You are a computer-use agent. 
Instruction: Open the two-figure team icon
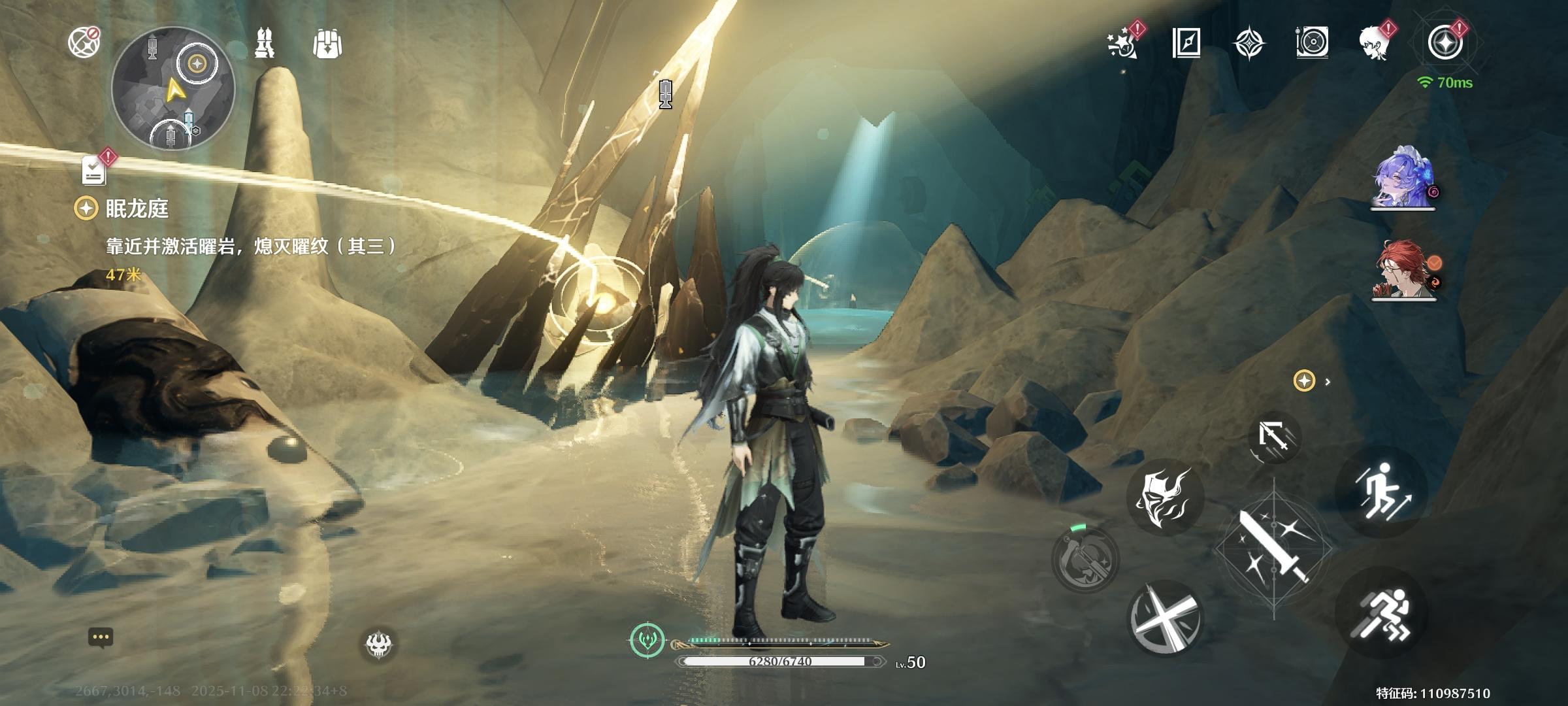coord(265,44)
